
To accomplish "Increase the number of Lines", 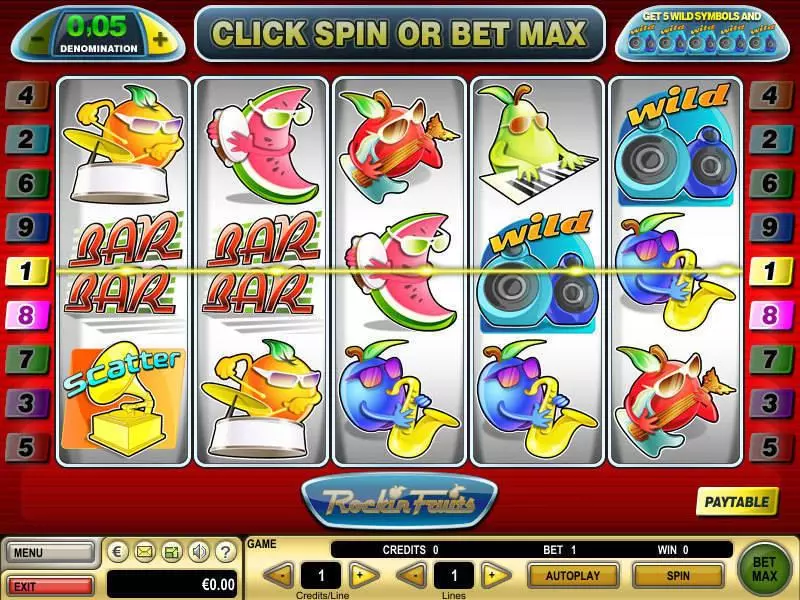I will pyautogui.click(x=491, y=575).
